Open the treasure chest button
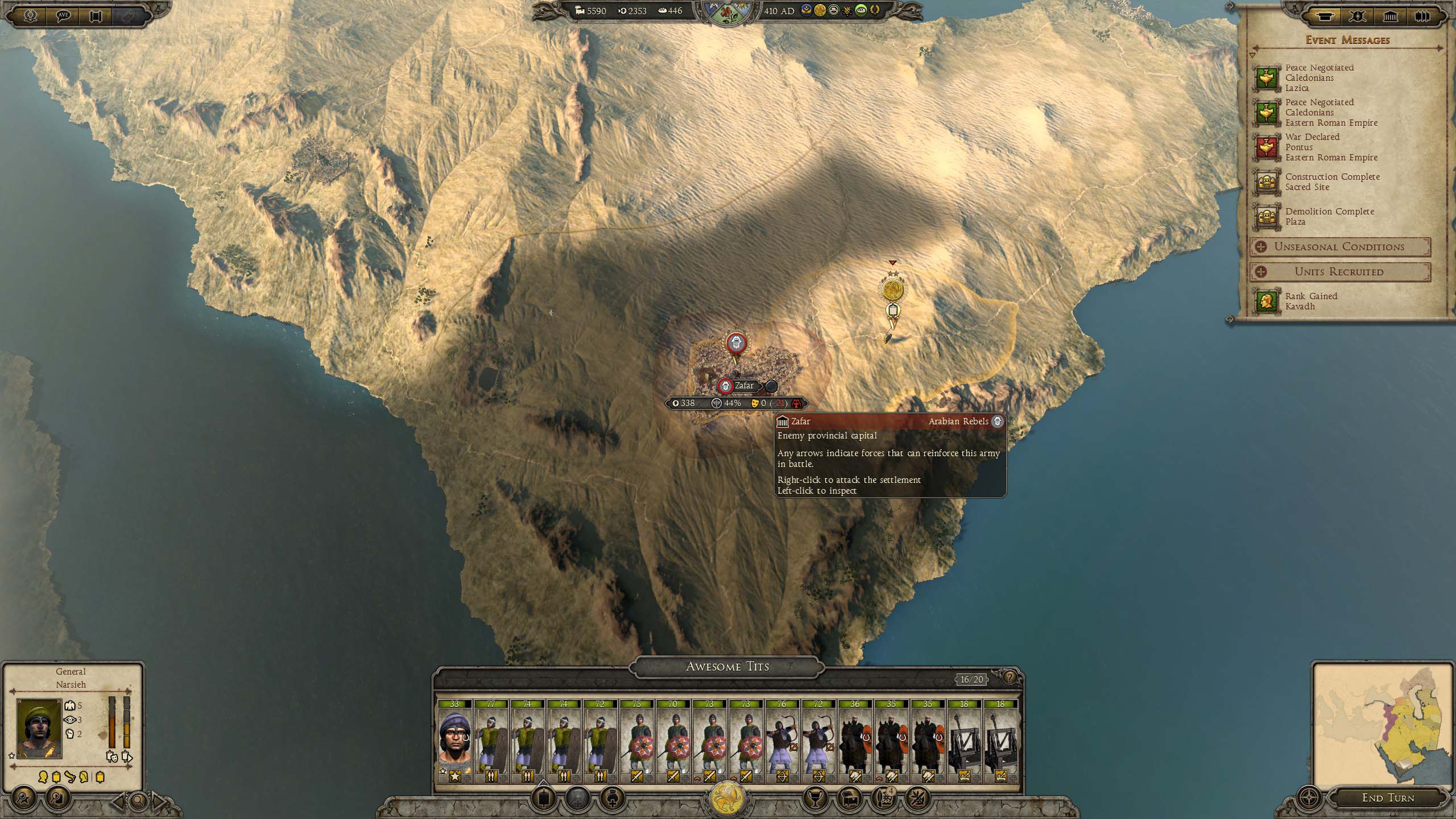Screen dimensions: 1456x819 pyautogui.click(x=849, y=798)
